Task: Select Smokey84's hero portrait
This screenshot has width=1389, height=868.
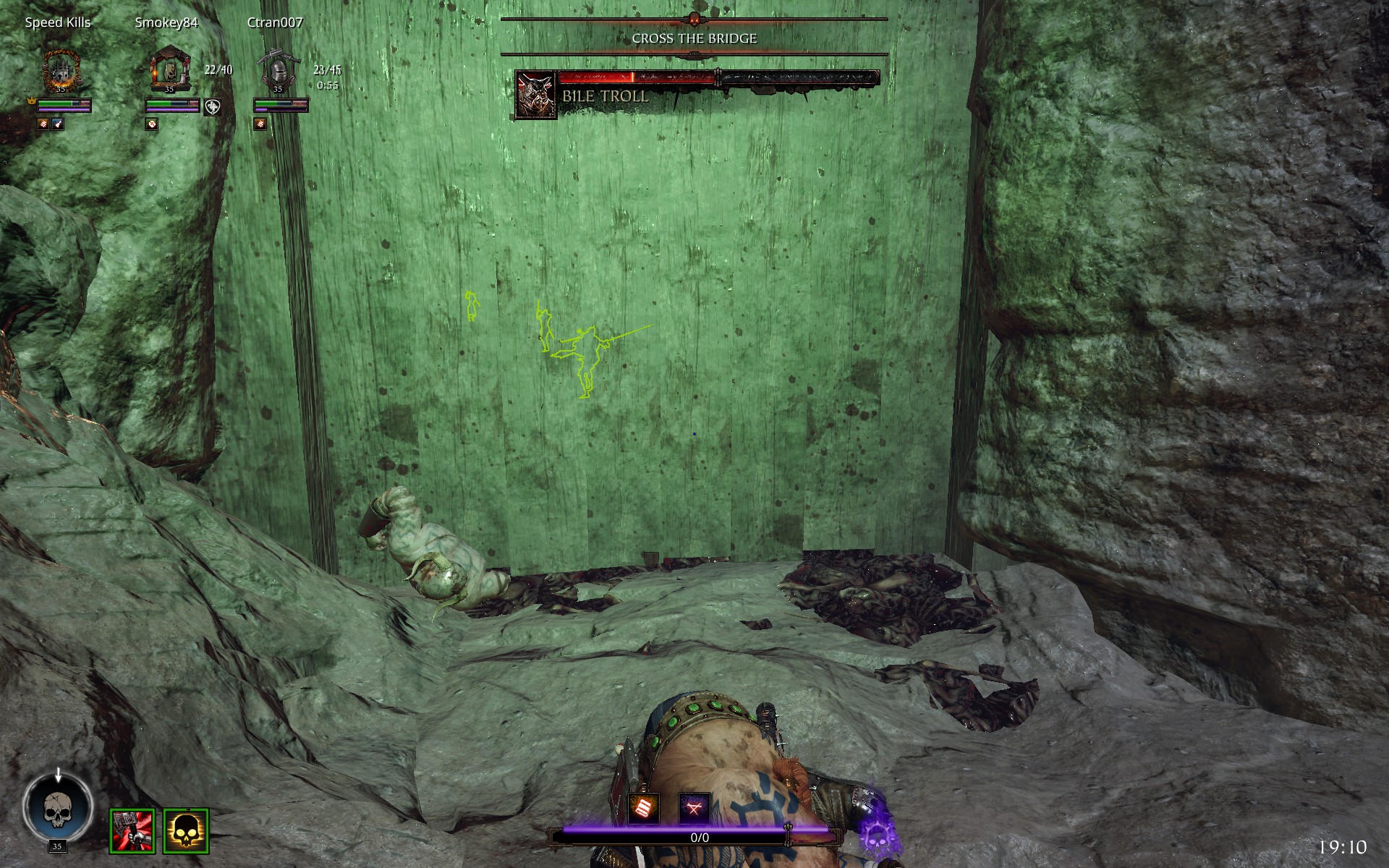Action: 169,71
